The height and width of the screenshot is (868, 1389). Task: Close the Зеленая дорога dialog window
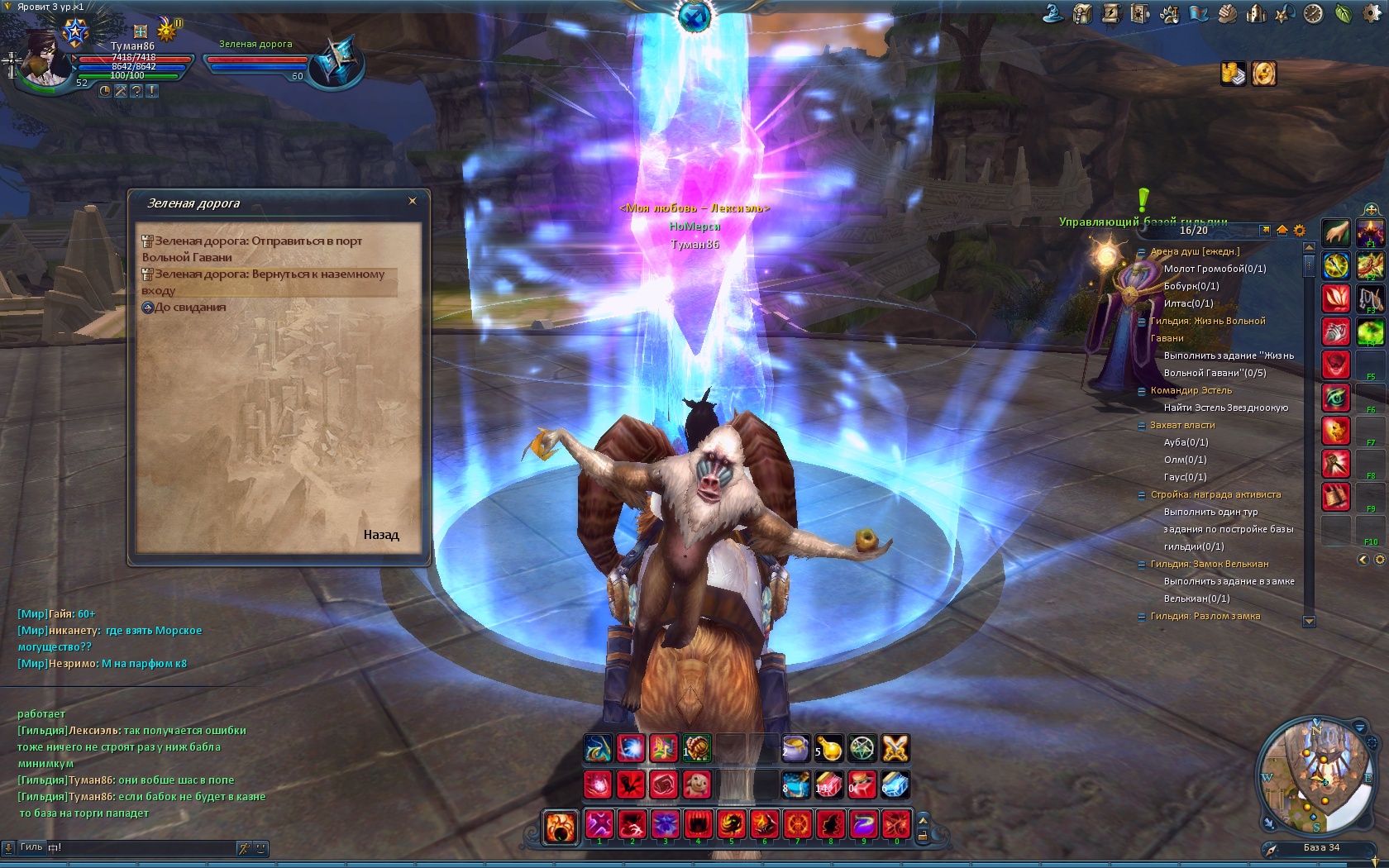coord(413,201)
